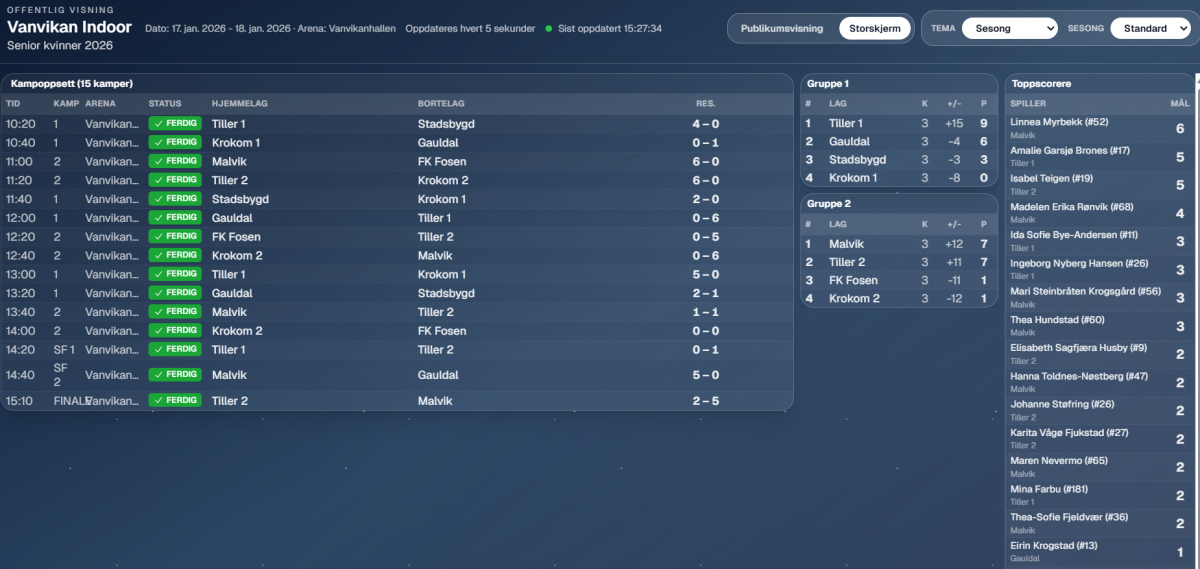Open the Tema dropdown showing Sesong

(x=1009, y=29)
